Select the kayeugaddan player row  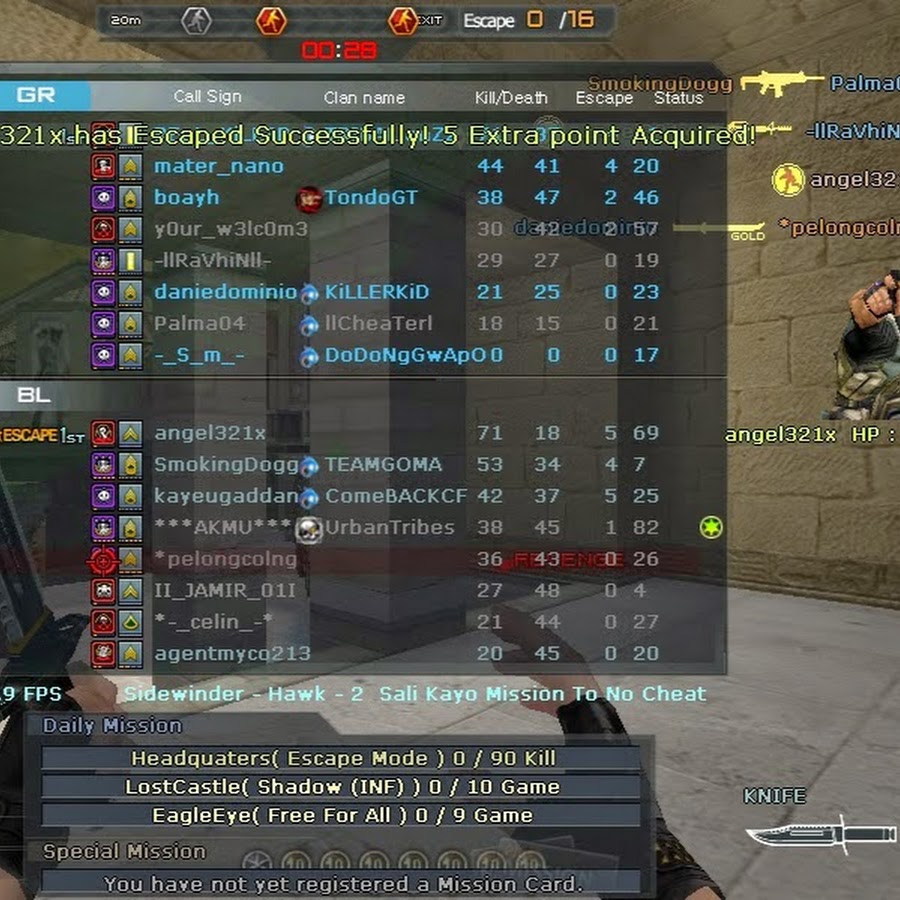(x=226, y=496)
